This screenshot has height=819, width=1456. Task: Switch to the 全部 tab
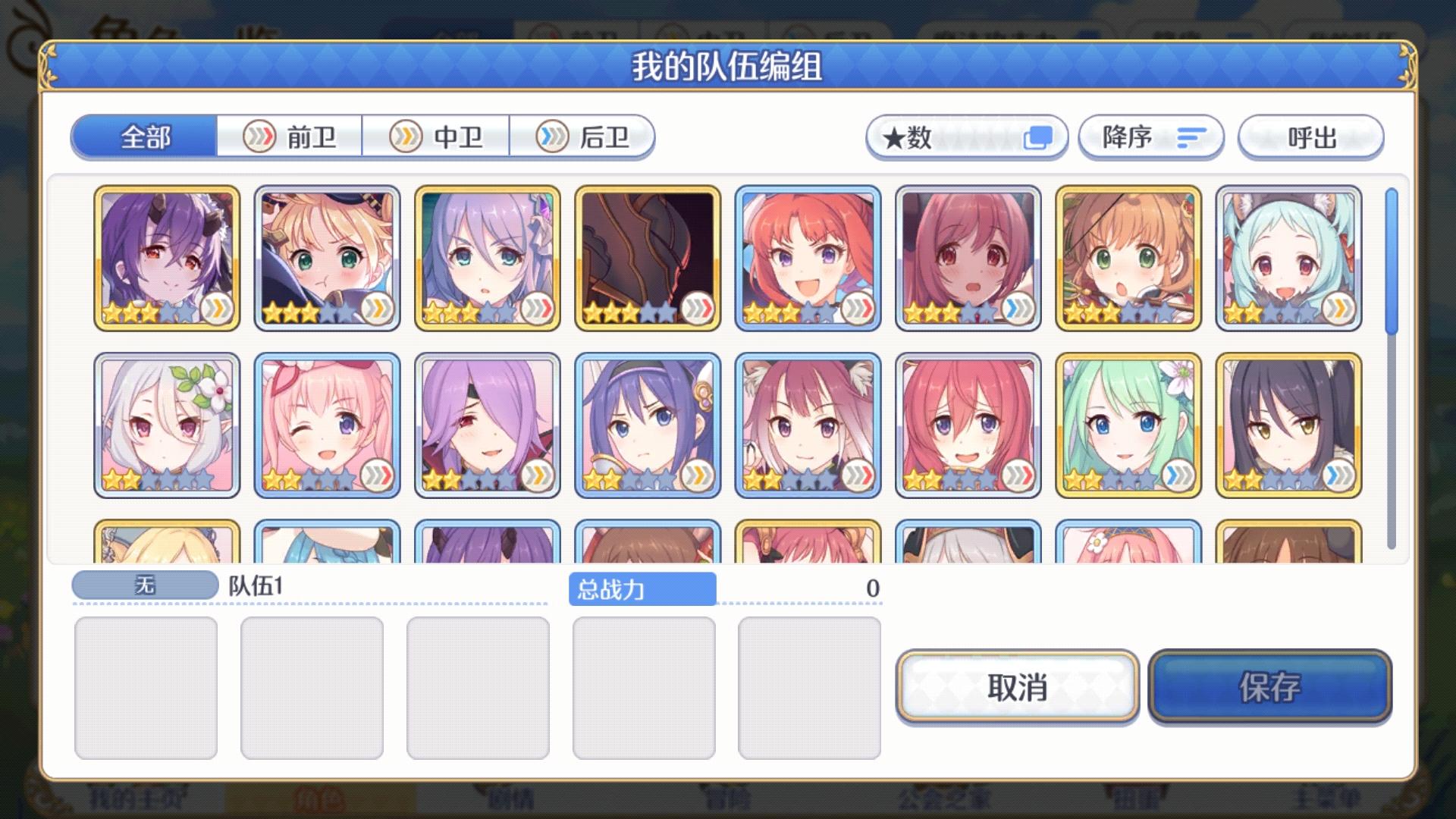(143, 137)
